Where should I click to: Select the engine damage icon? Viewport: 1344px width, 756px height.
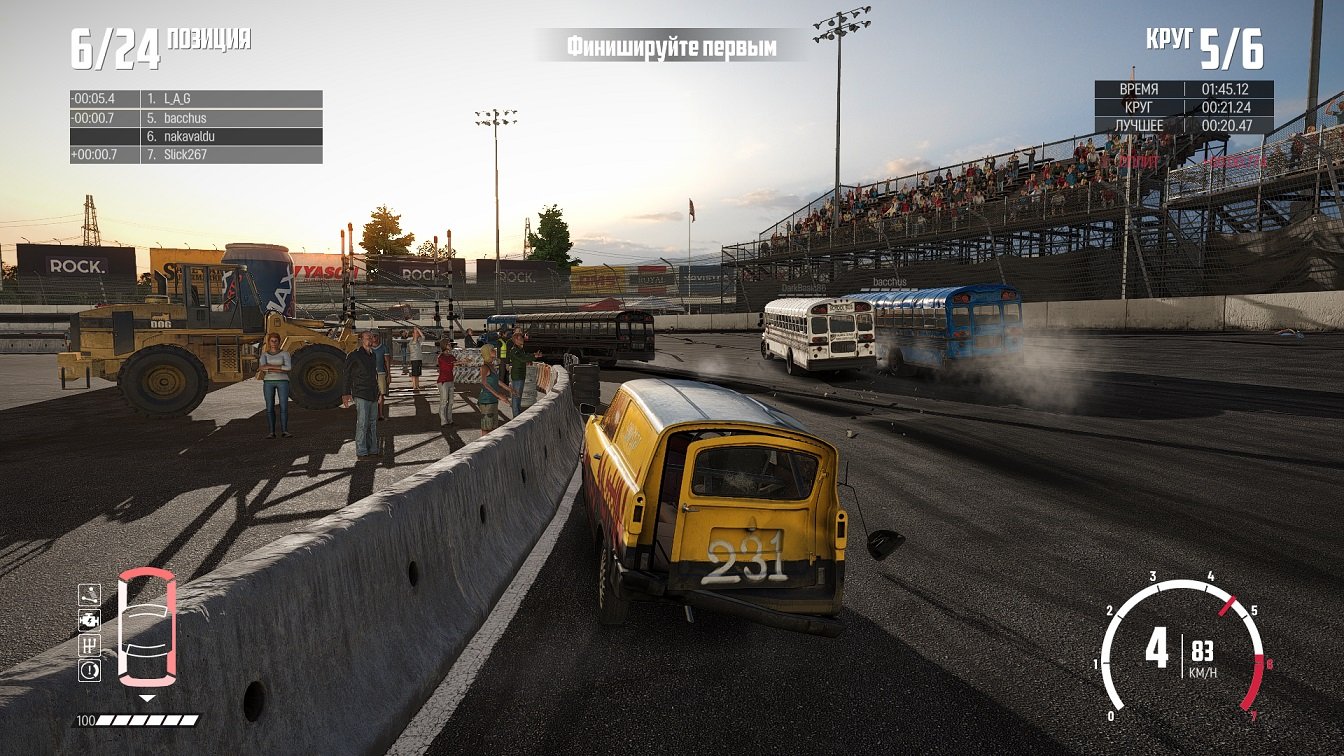90,620
